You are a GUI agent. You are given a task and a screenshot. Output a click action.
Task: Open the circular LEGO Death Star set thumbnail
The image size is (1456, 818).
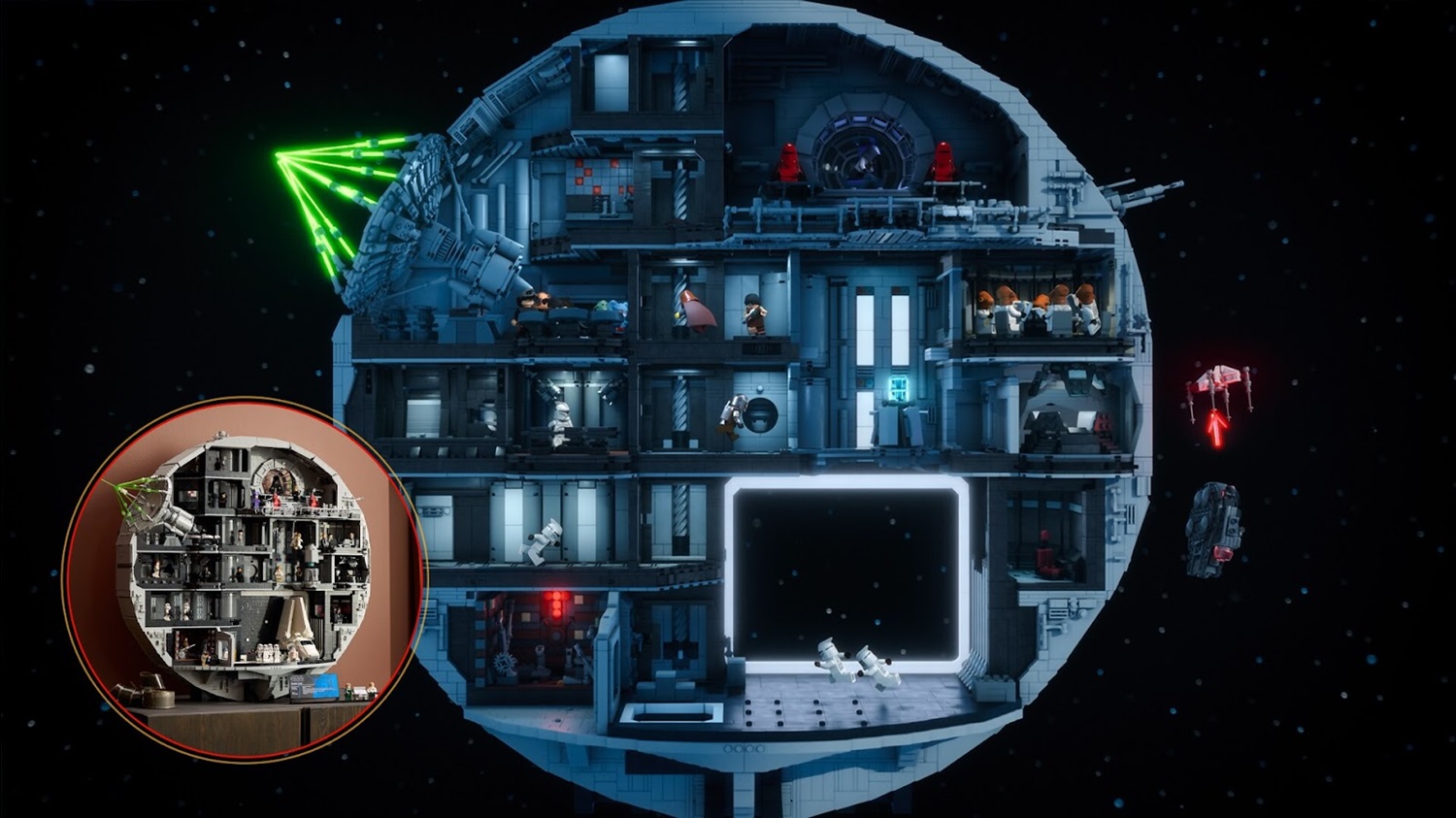[x=243, y=577]
